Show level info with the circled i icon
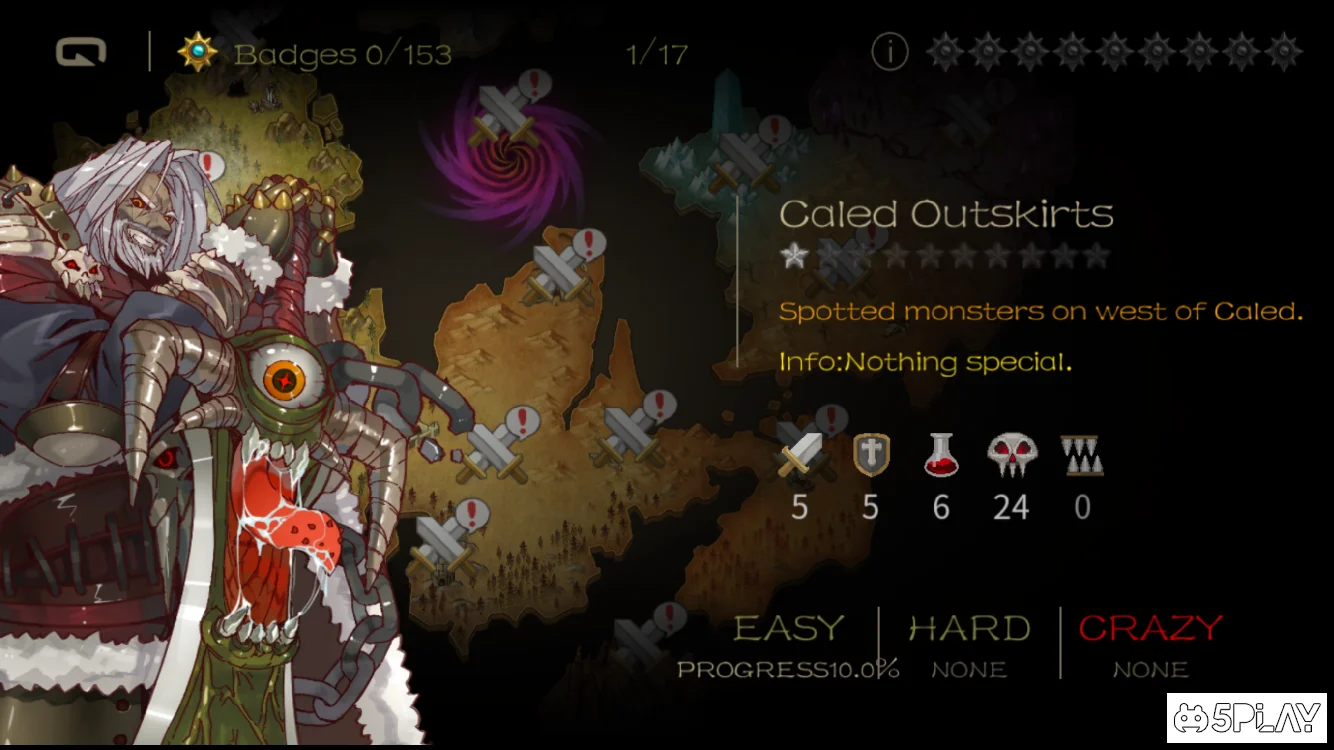The image size is (1334, 750). 889,52
